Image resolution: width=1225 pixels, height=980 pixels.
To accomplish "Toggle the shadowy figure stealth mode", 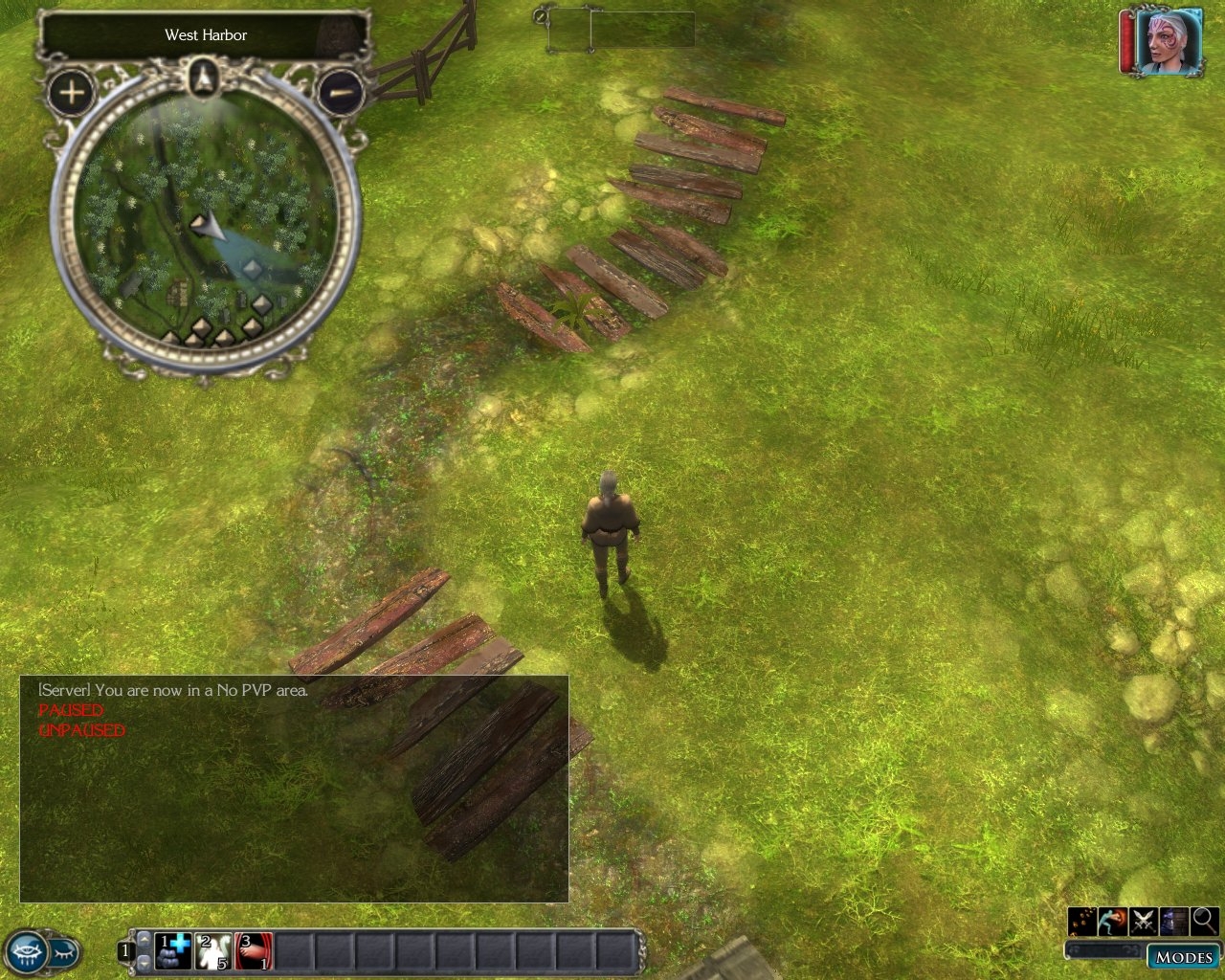I will pyautogui.click(x=1174, y=921).
